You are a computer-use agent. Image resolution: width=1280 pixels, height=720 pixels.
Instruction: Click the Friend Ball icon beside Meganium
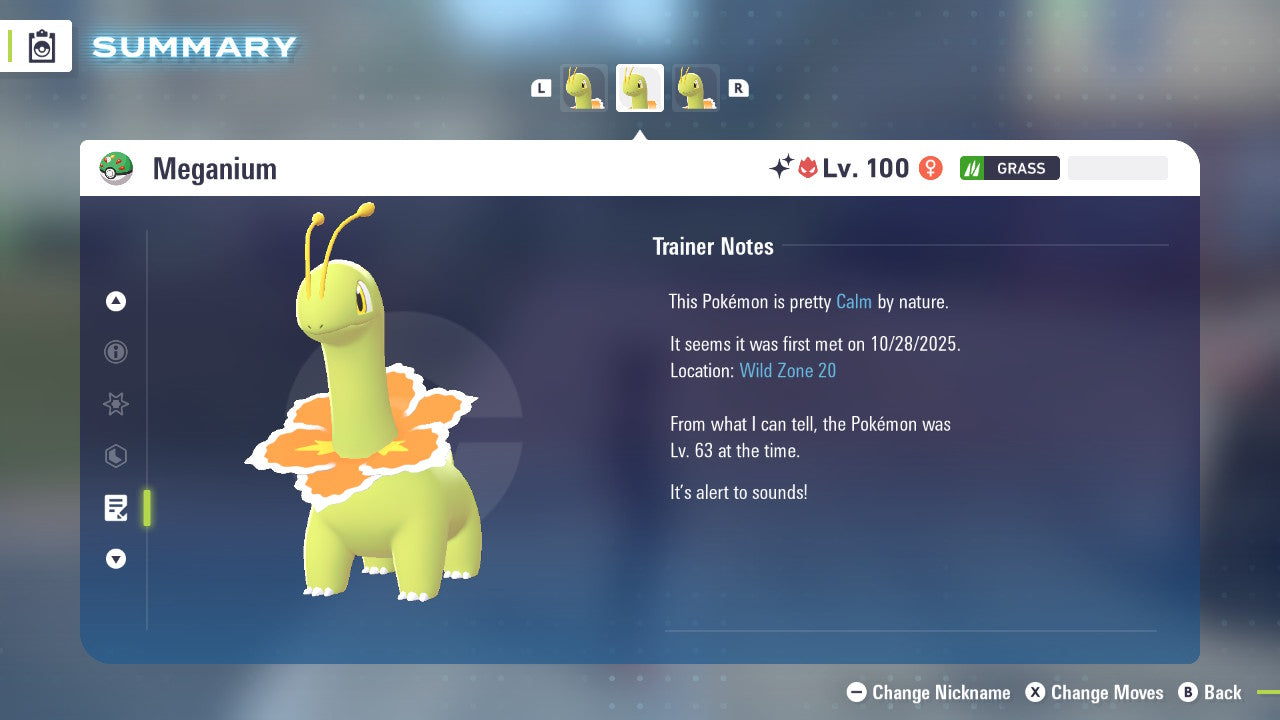tap(117, 167)
